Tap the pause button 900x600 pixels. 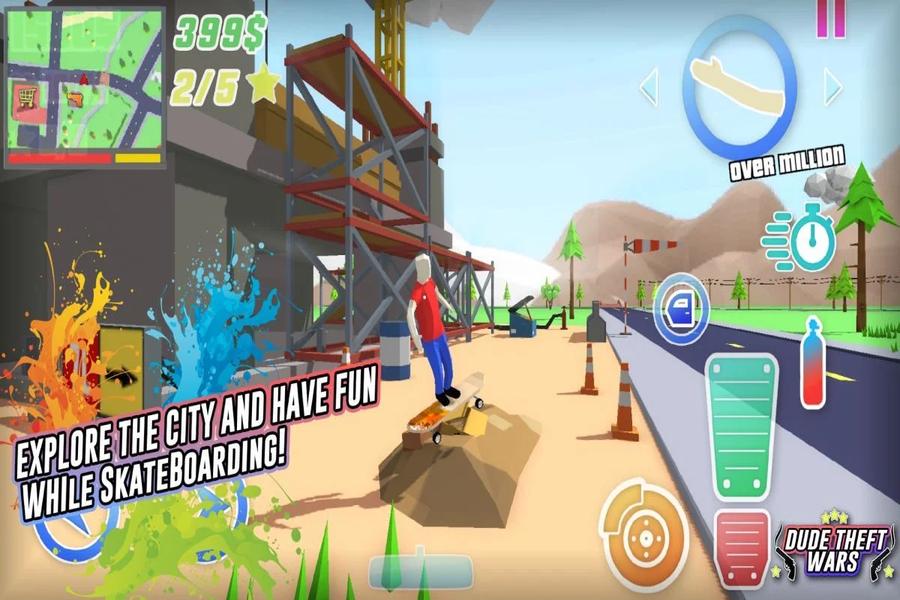pos(830,18)
